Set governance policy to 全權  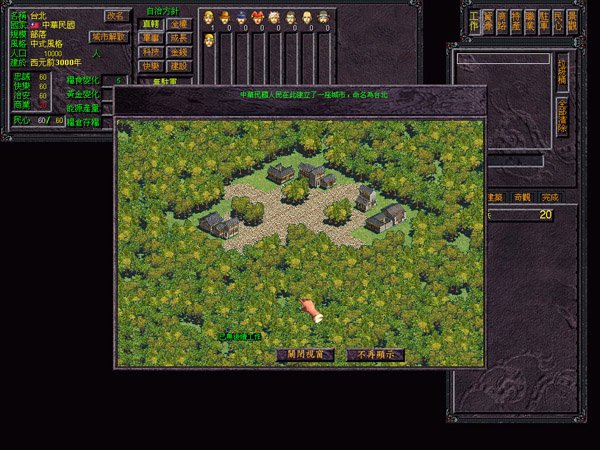click(178, 23)
